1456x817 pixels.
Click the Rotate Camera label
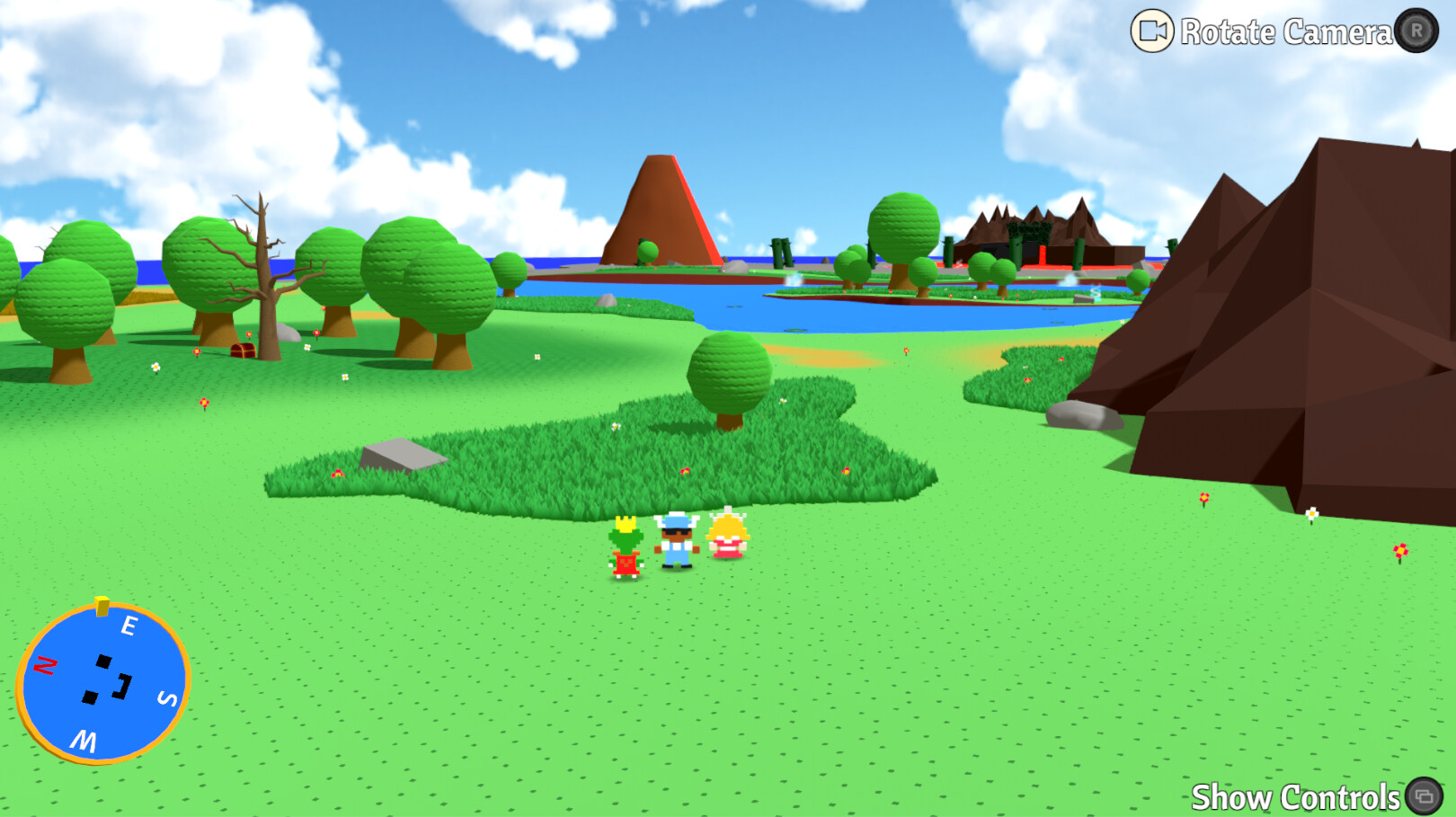point(1286,31)
